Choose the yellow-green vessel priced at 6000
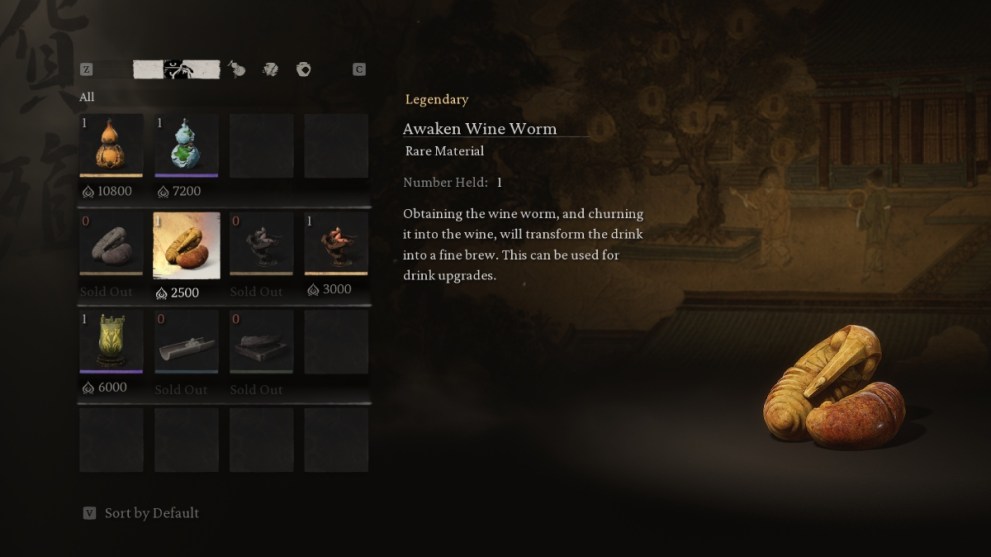 coord(111,341)
